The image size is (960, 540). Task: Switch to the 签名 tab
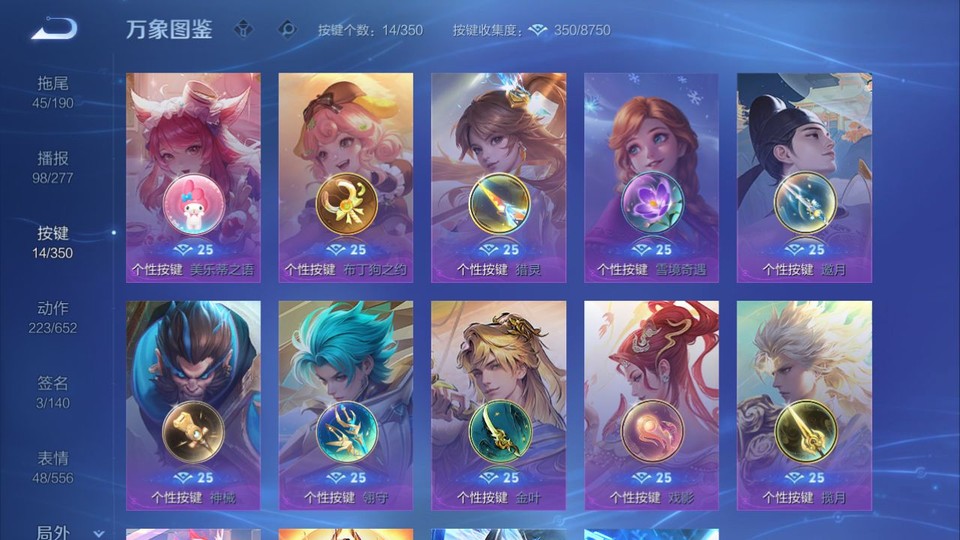click(x=54, y=392)
